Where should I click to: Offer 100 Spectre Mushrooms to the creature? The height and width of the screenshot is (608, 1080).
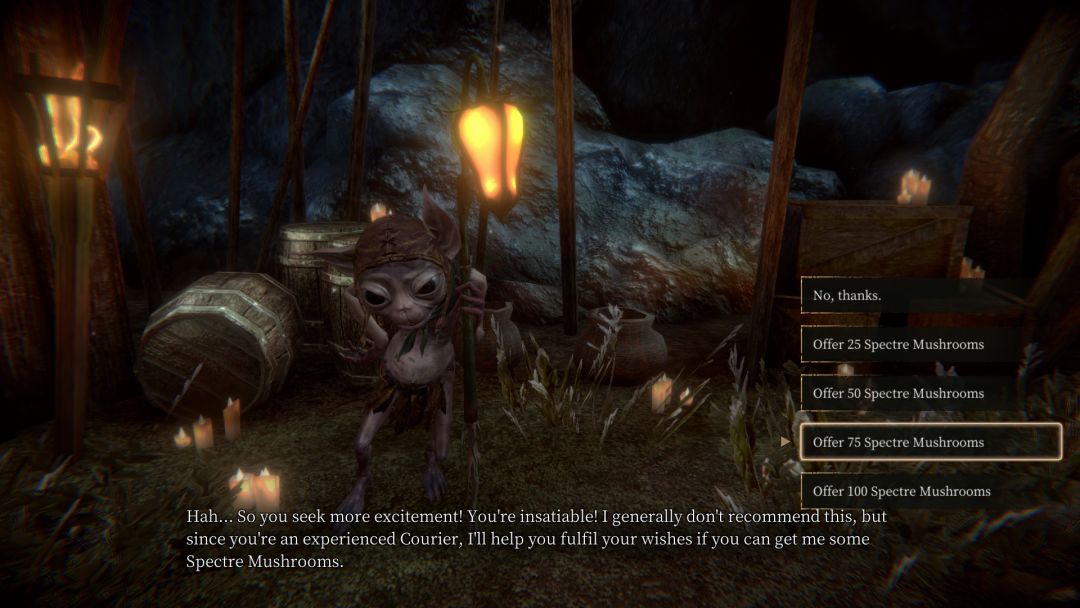[x=930, y=491]
